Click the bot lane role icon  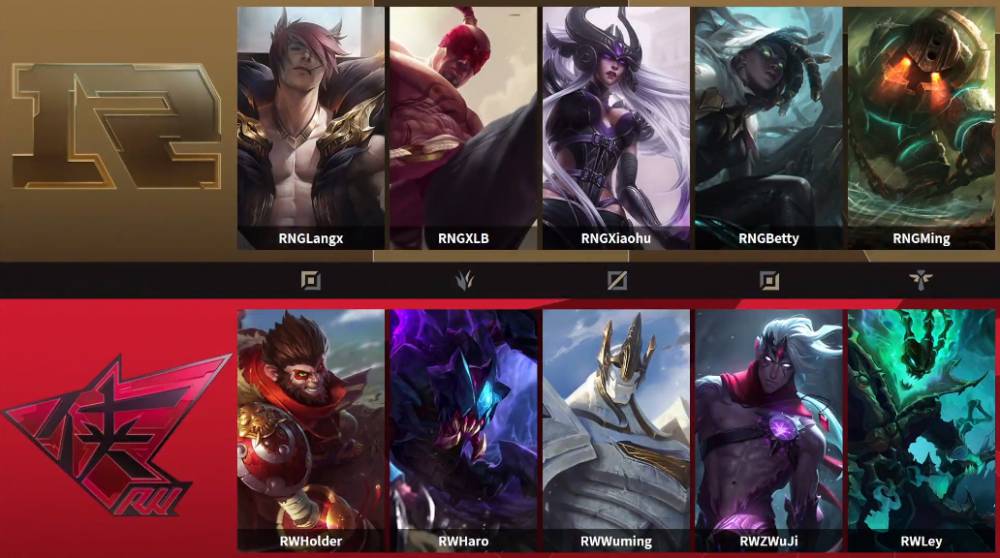pyautogui.click(x=769, y=280)
